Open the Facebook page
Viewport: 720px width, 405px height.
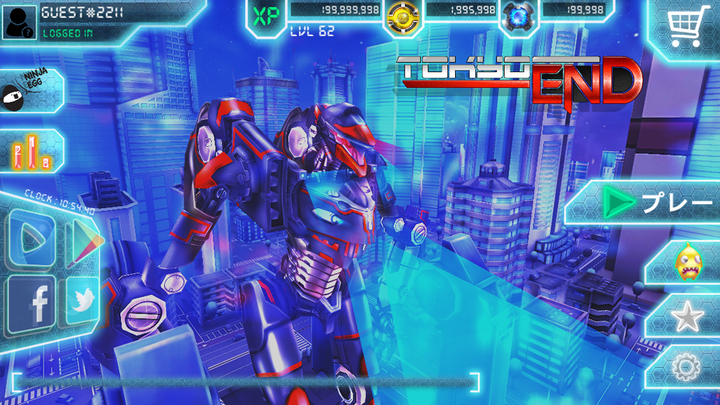[x=31, y=302]
